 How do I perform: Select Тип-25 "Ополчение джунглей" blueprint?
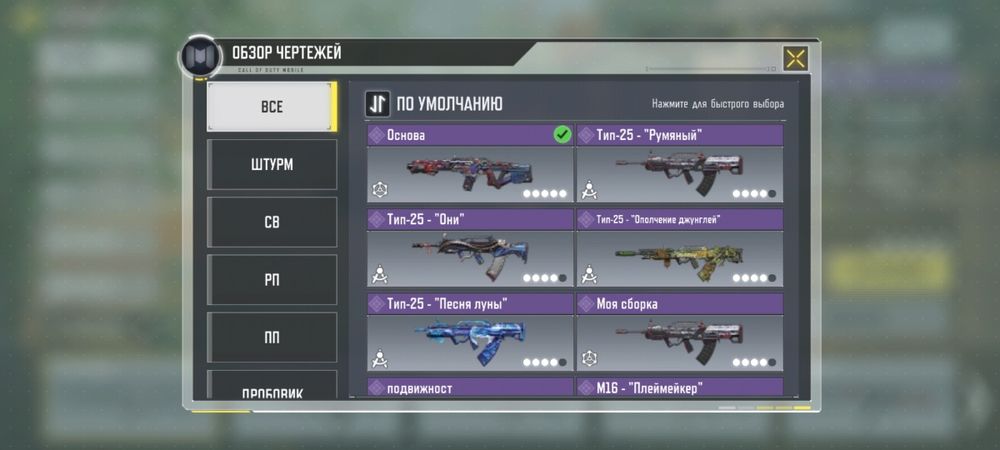pos(680,247)
